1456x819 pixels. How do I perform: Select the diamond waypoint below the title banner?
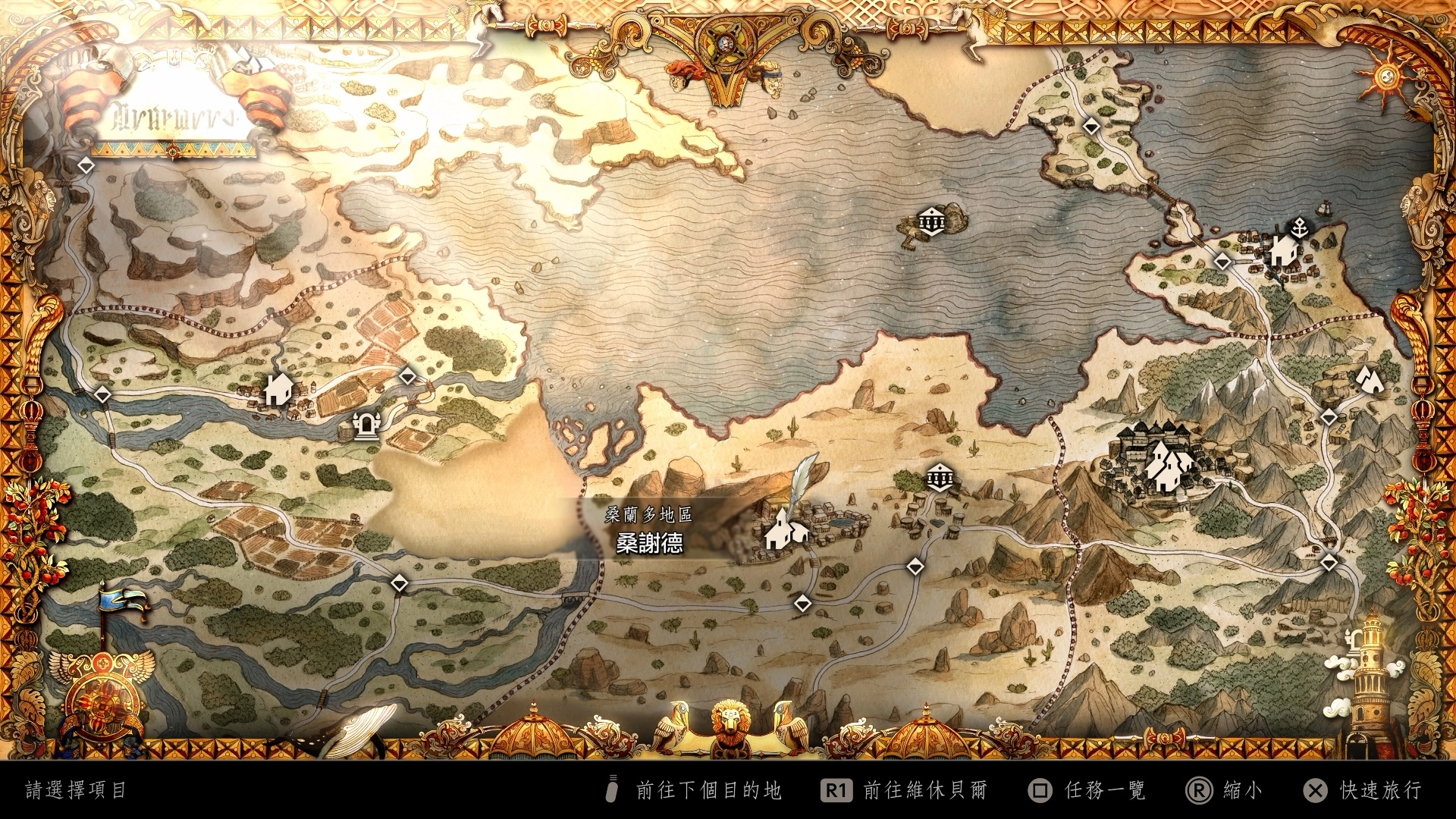86,165
